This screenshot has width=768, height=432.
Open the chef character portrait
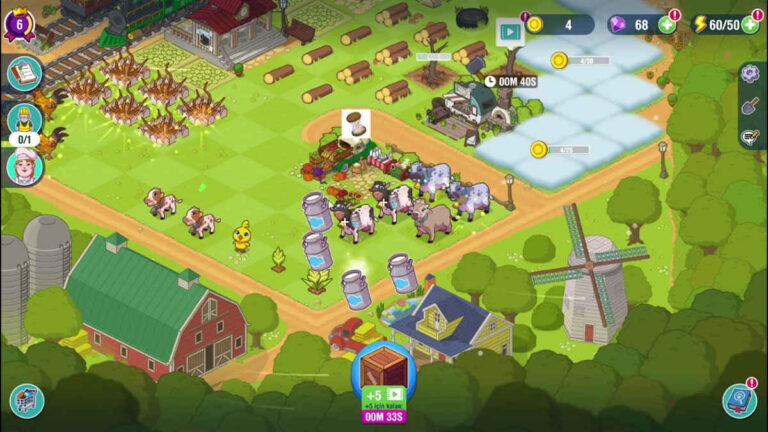pos(24,167)
